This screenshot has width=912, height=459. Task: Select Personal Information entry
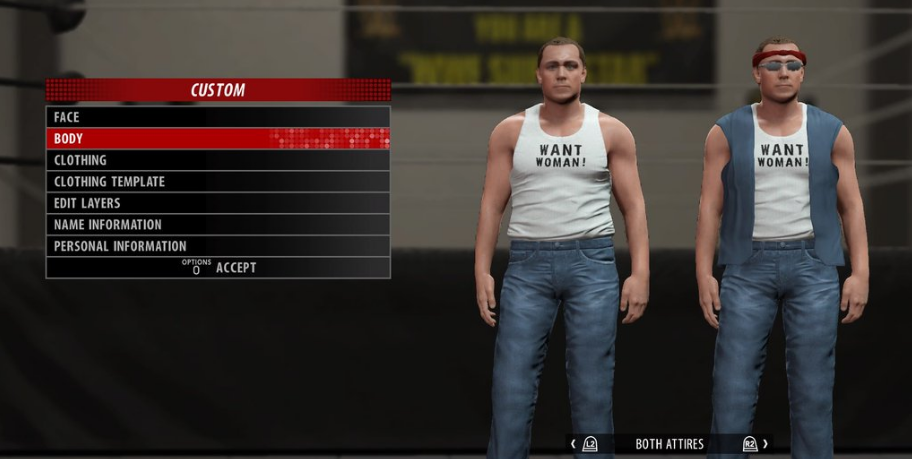[x=217, y=246]
